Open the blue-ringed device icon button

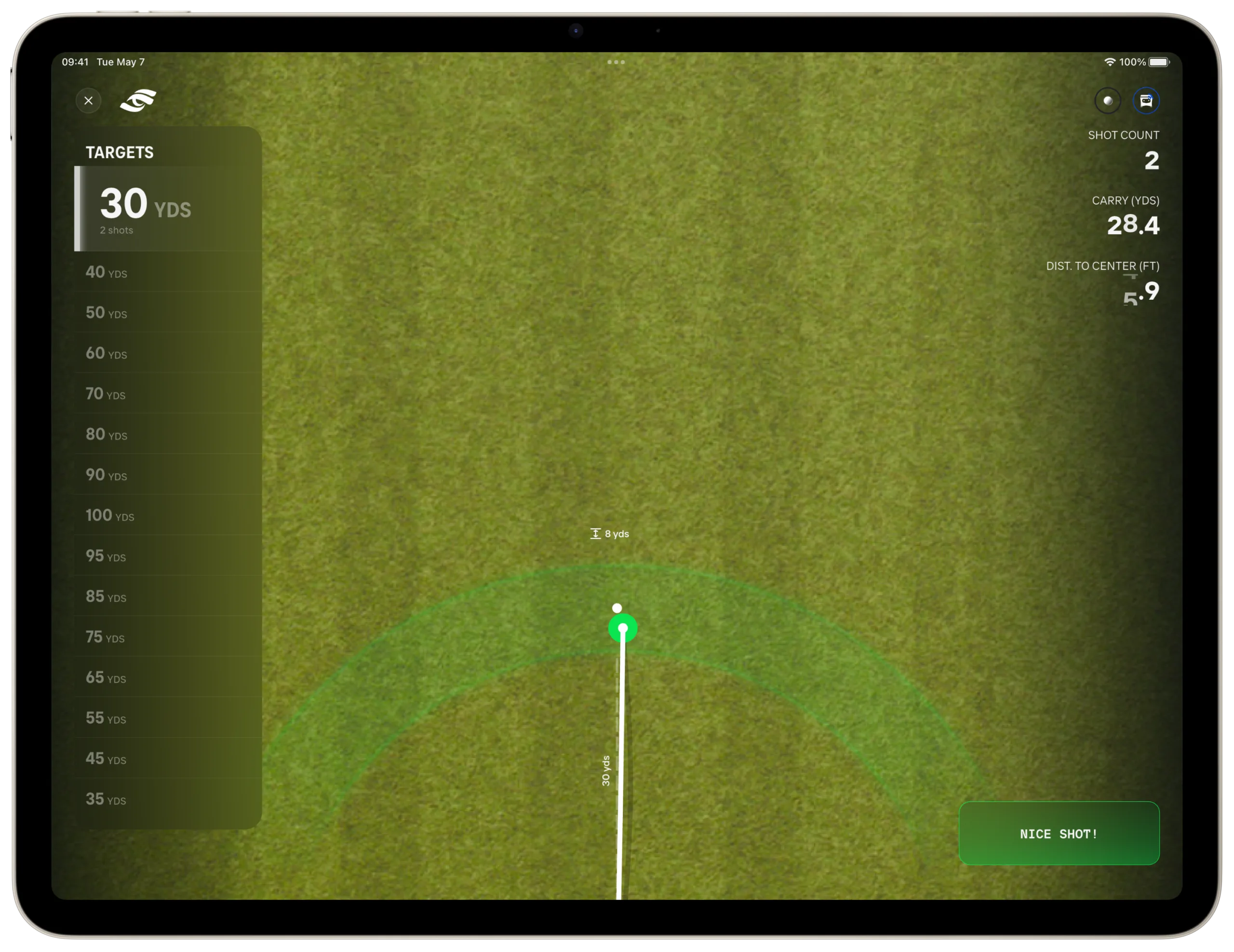pos(1146,101)
